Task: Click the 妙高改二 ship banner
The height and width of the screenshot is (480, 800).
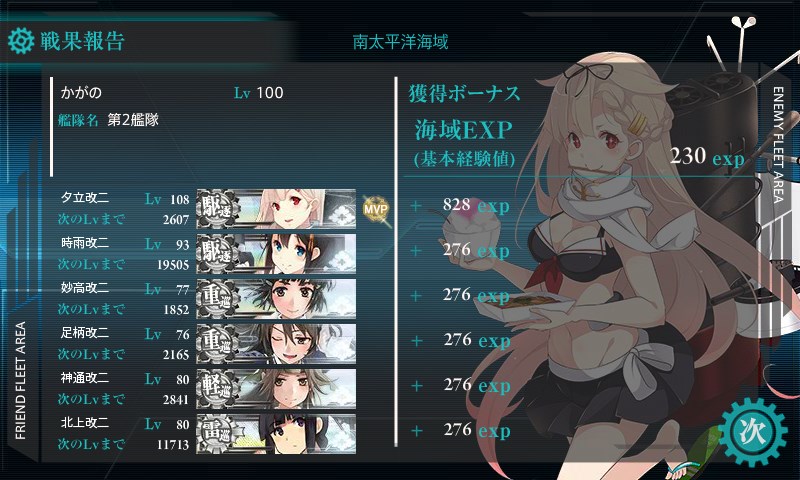Action: coord(277,296)
